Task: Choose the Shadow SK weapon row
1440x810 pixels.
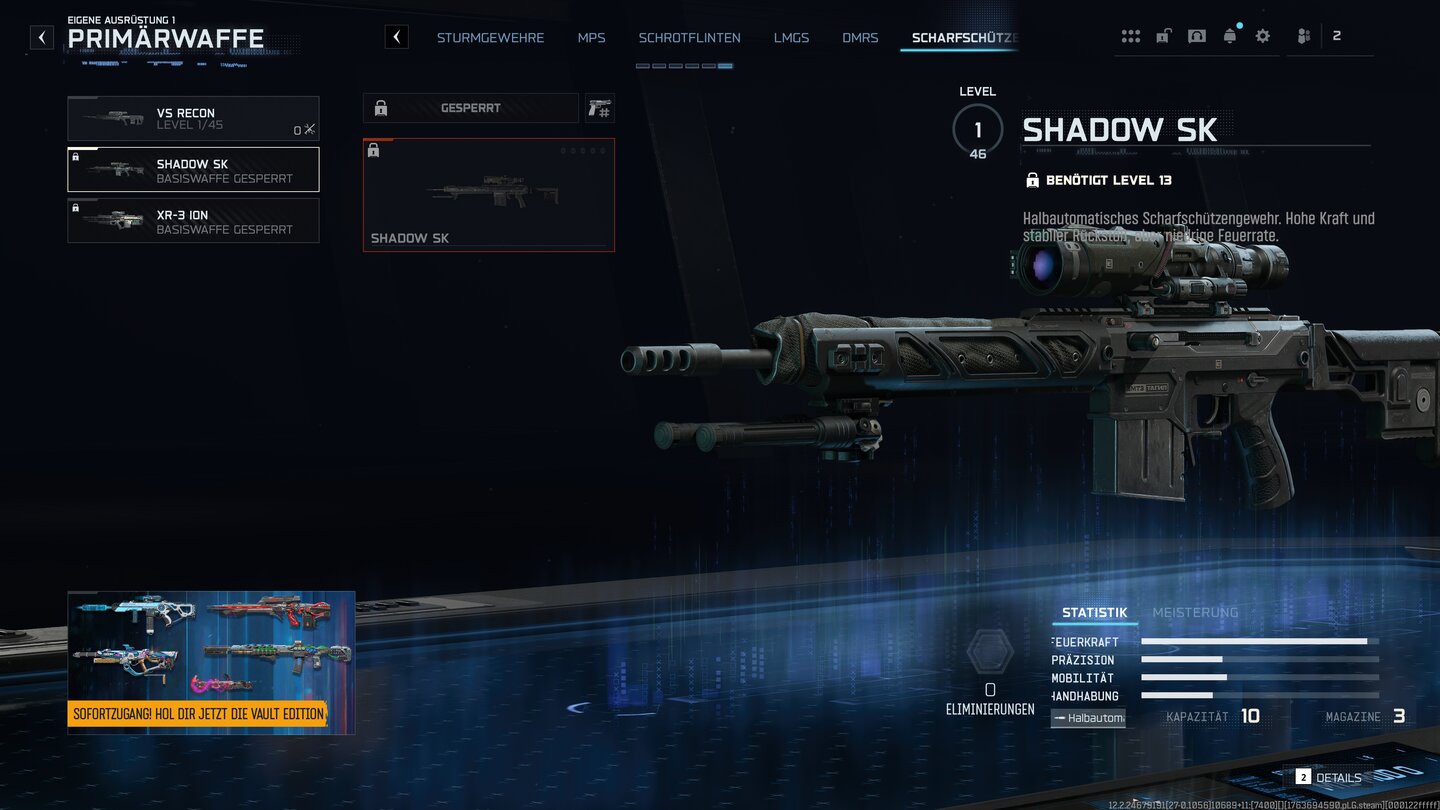Action: click(193, 170)
